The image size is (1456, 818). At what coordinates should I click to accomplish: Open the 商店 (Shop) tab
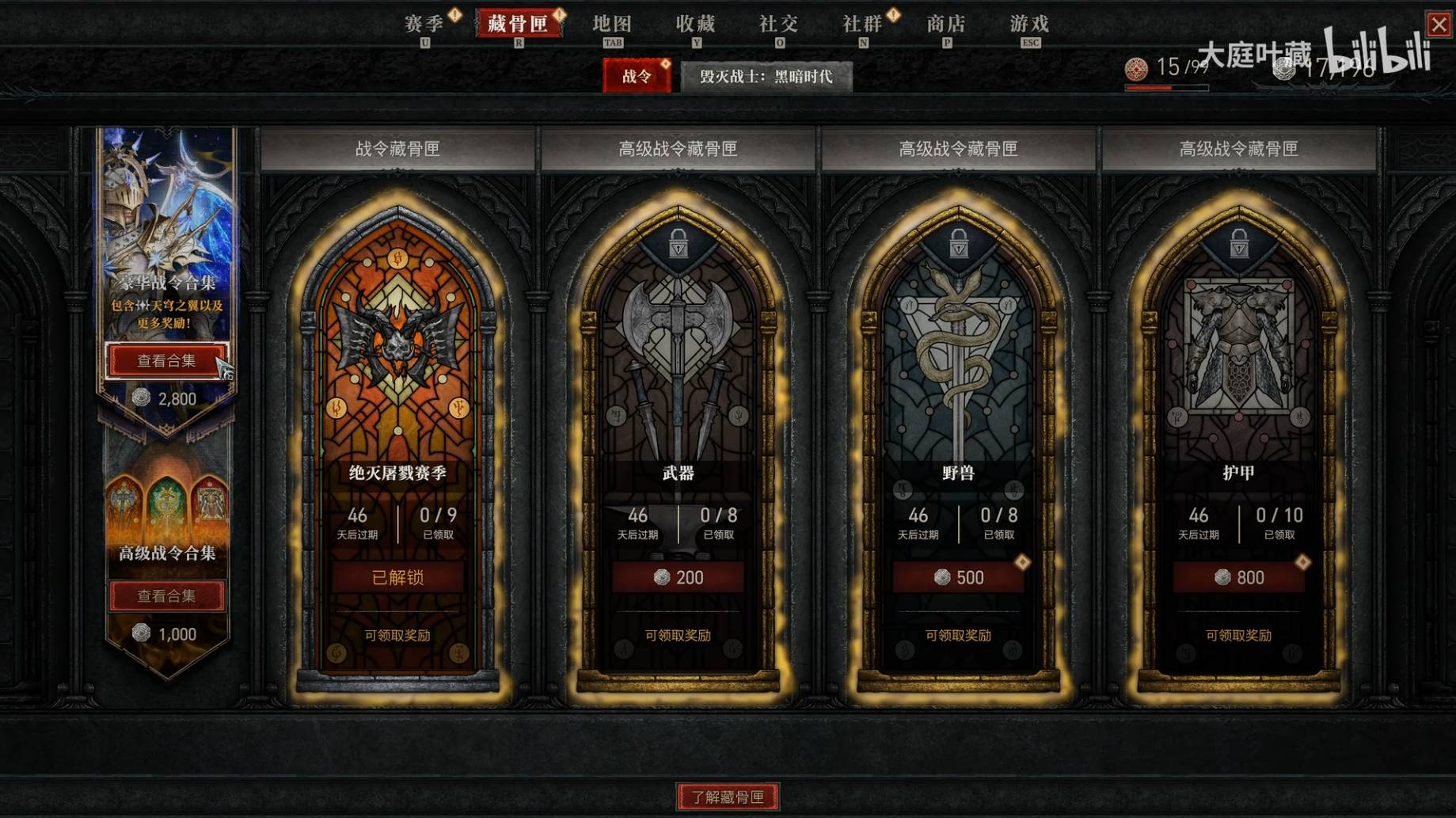pyautogui.click(x=946, y=25)
